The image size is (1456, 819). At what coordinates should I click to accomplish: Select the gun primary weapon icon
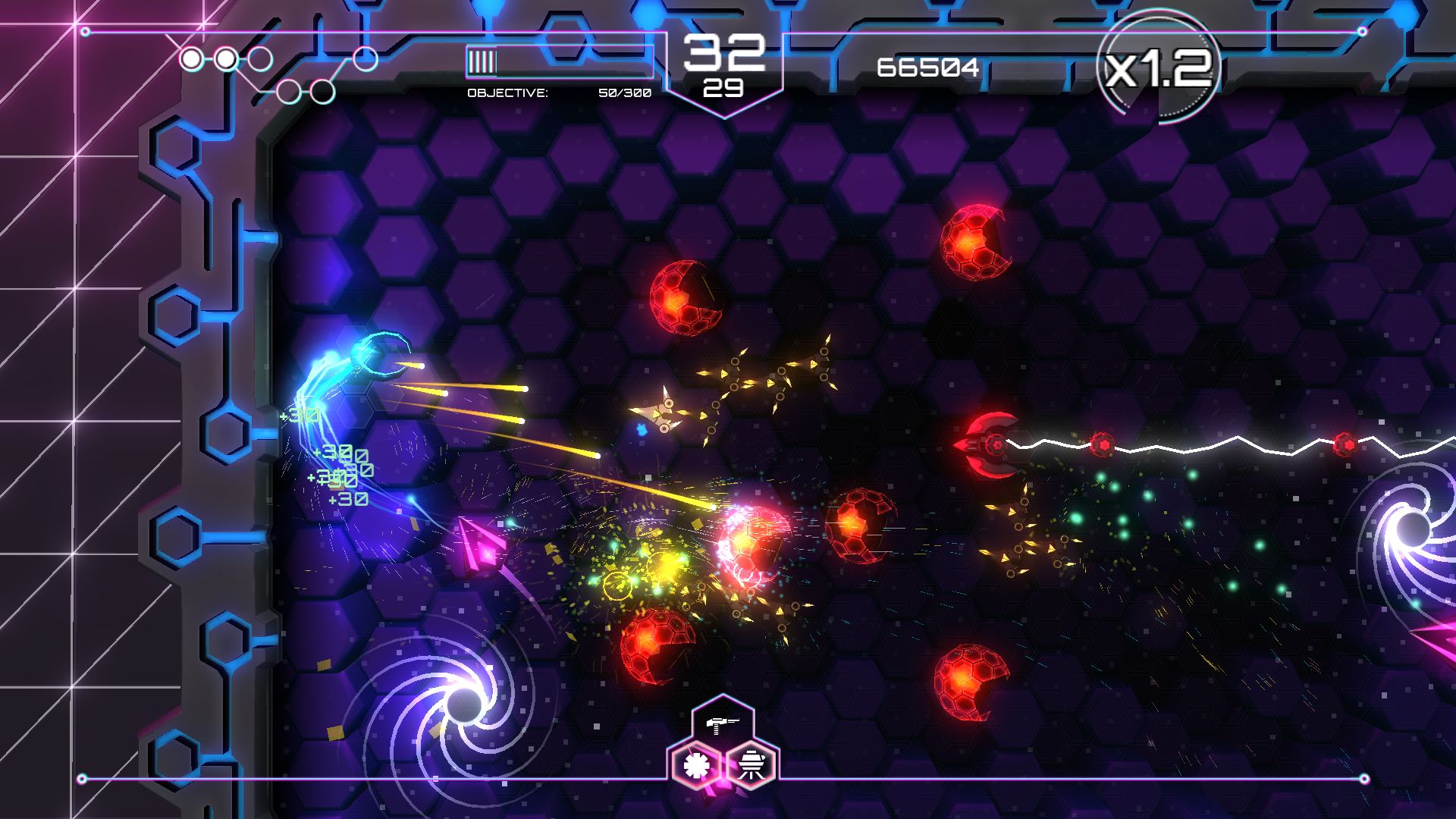click(723, 724)
